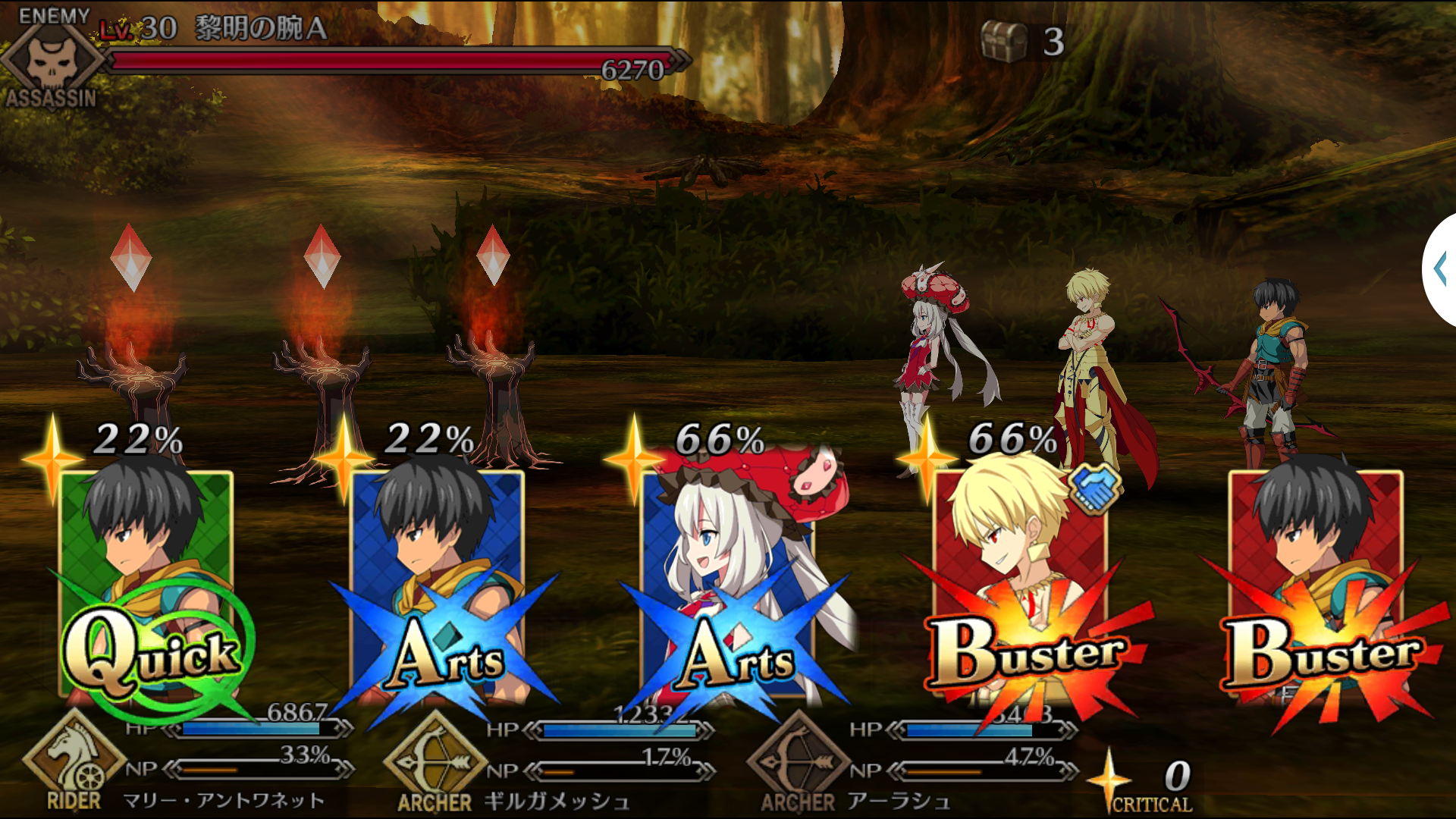Choose Arash's blue Arts command card
Image resolution: width=1456 pixels, height=819 pixels.
pos(438,584)
